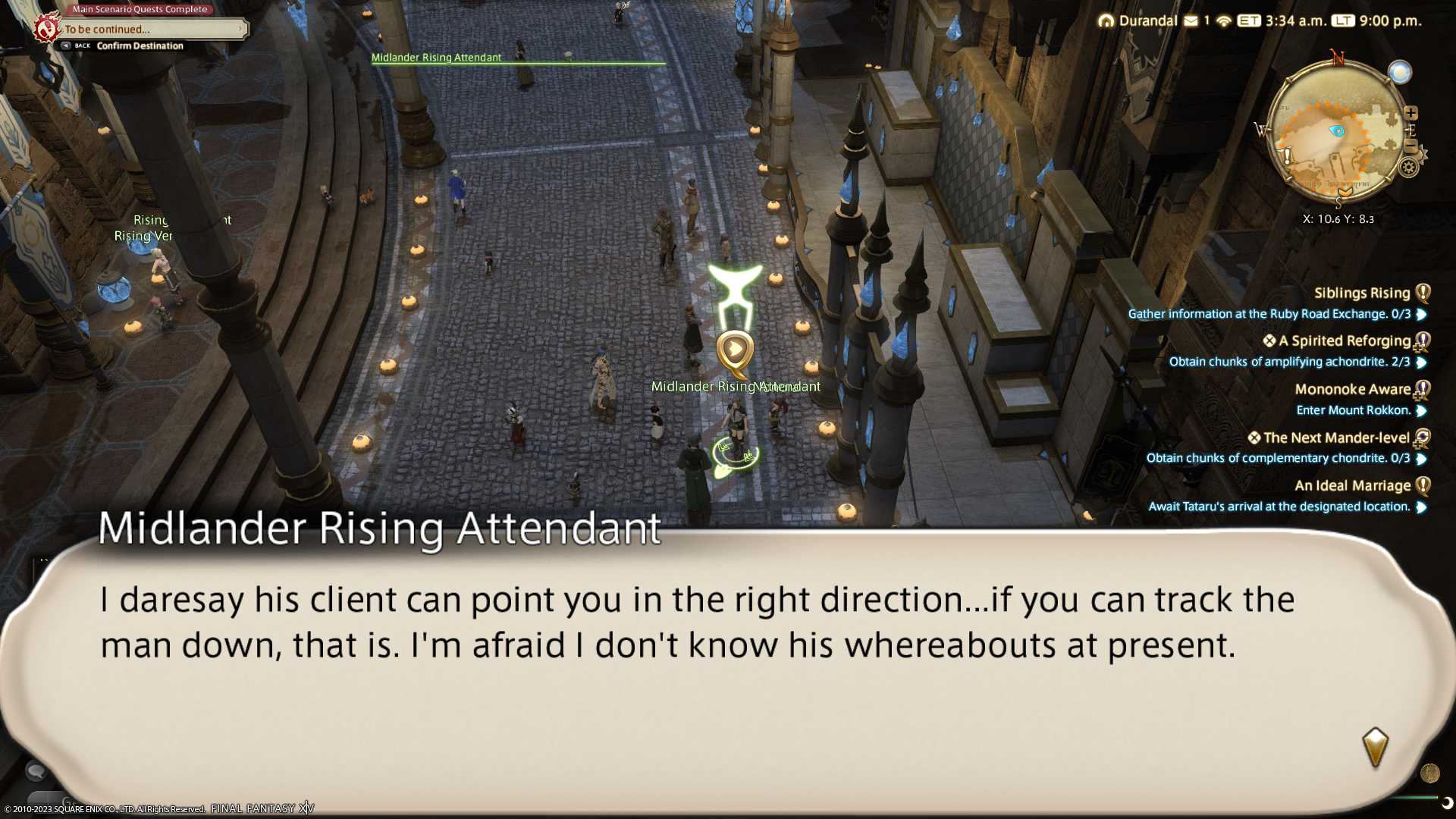Open the Main Scenario 'To be continued...' guide
Viewport: 1456px width, 819px height.
tap(152, 30)
